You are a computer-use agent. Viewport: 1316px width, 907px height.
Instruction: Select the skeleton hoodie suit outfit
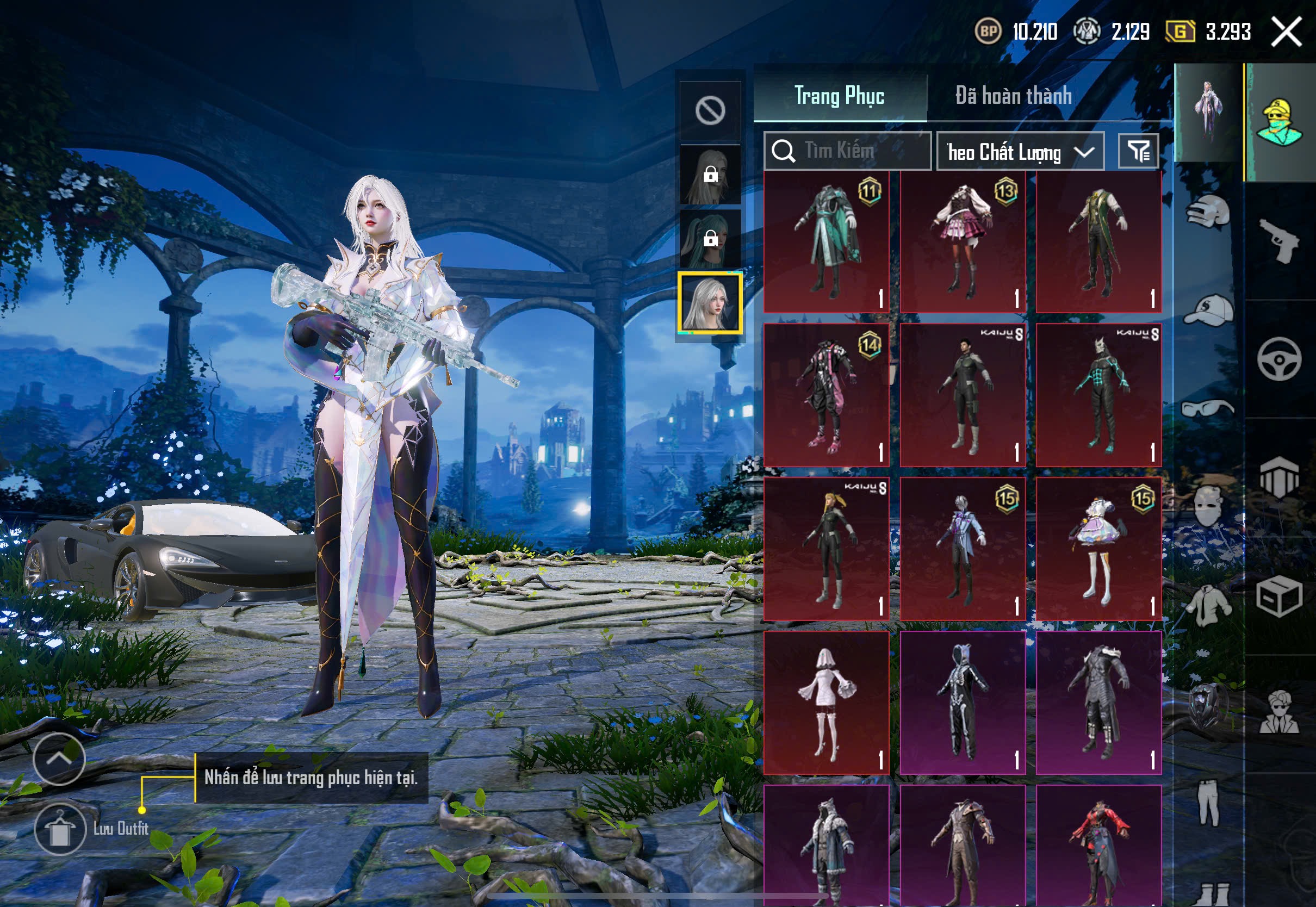pos(963,703)
